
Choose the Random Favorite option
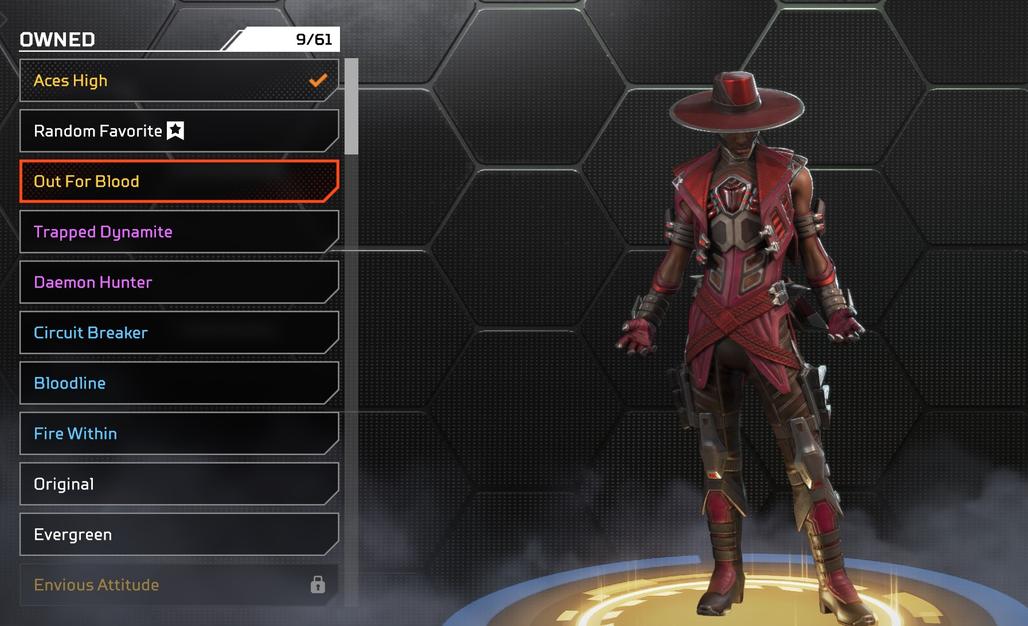click(x=178, y=131)
